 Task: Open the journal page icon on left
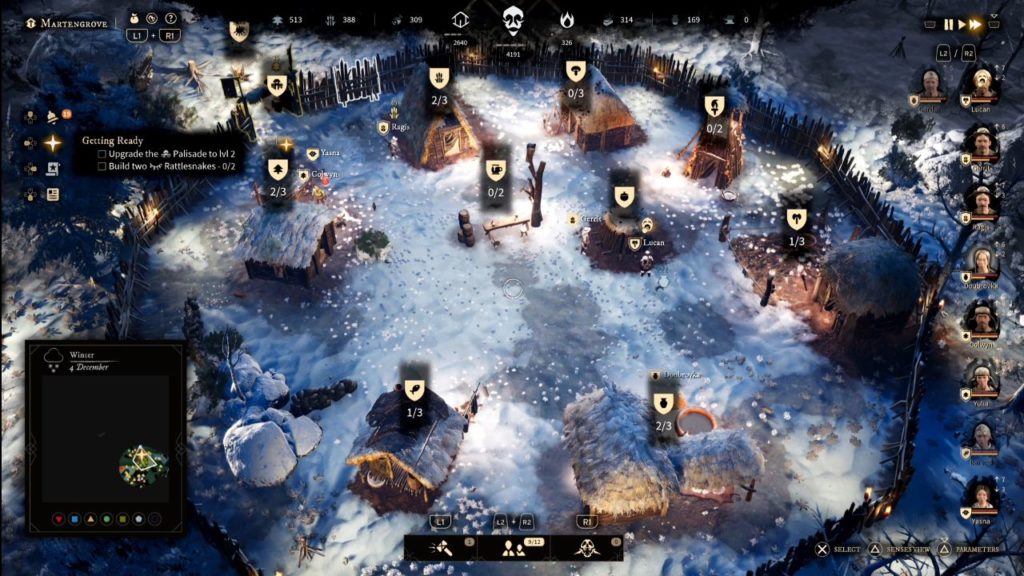[x=52, y=195]
